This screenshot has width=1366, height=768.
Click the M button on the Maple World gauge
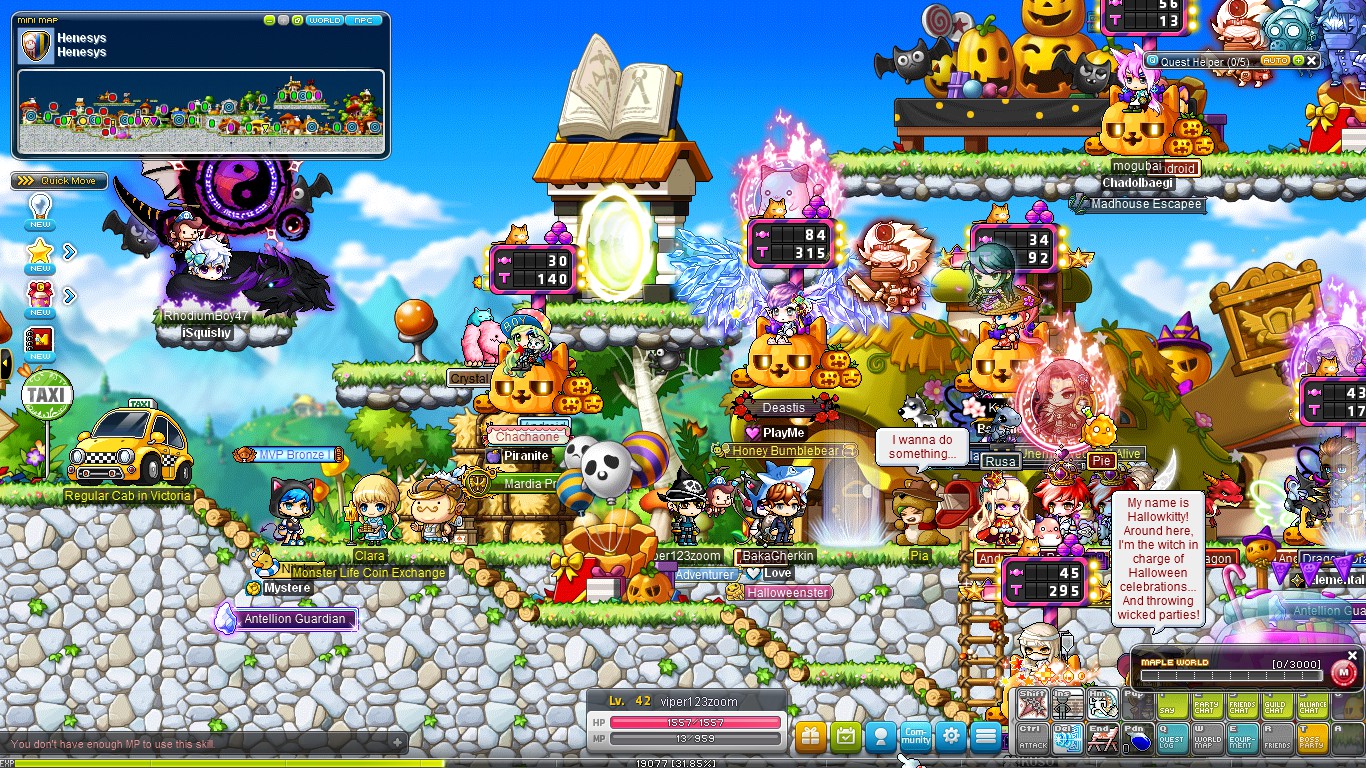[1345, 672]
